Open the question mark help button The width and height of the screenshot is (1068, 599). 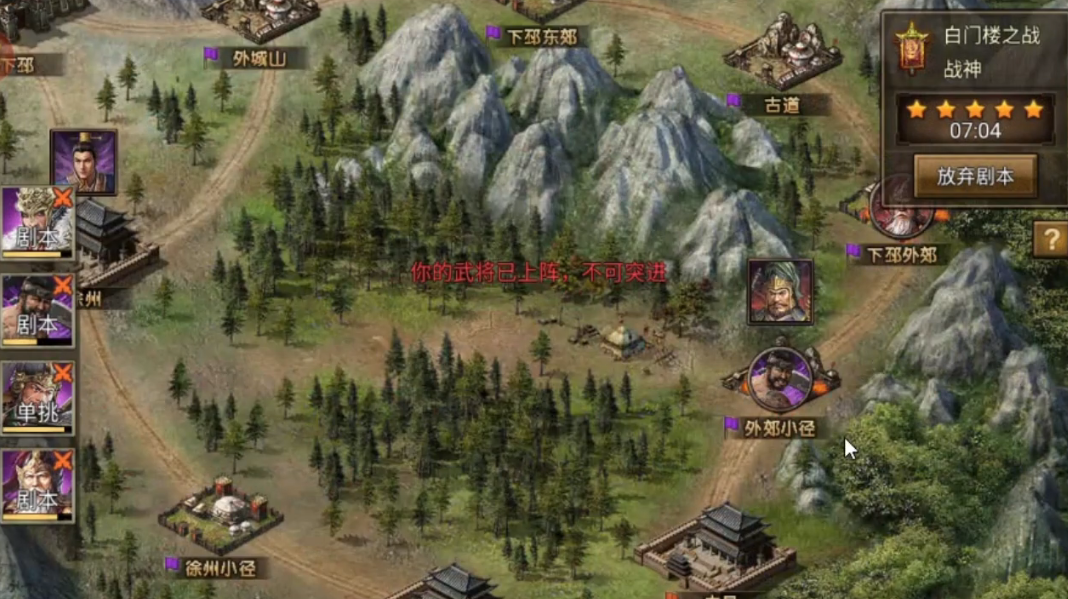1050,240
